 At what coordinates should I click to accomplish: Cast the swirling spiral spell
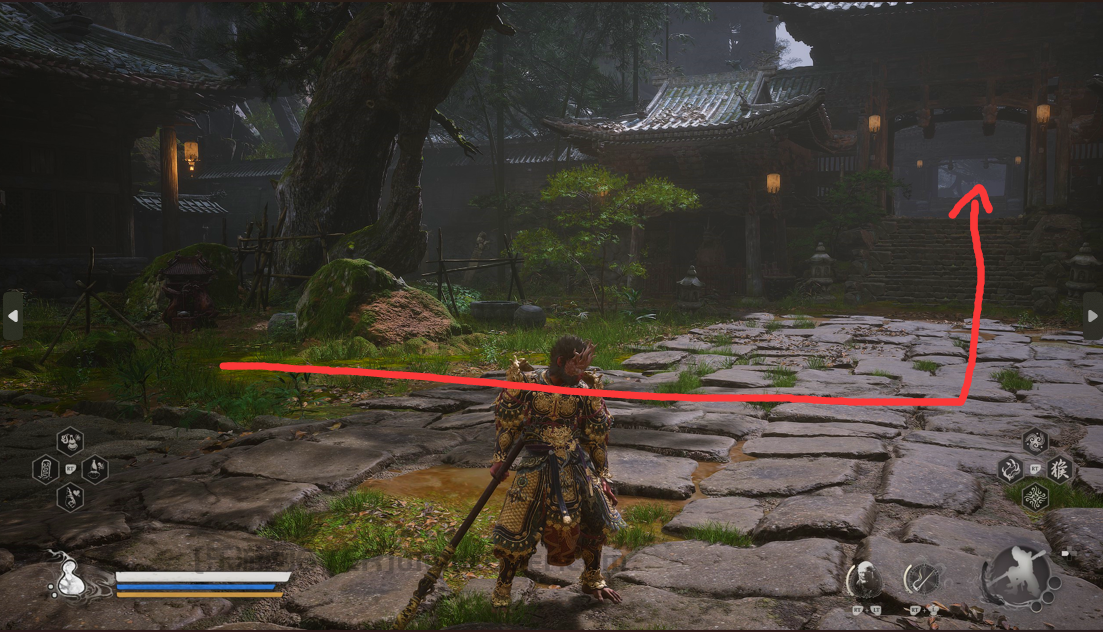point(1035,441)
